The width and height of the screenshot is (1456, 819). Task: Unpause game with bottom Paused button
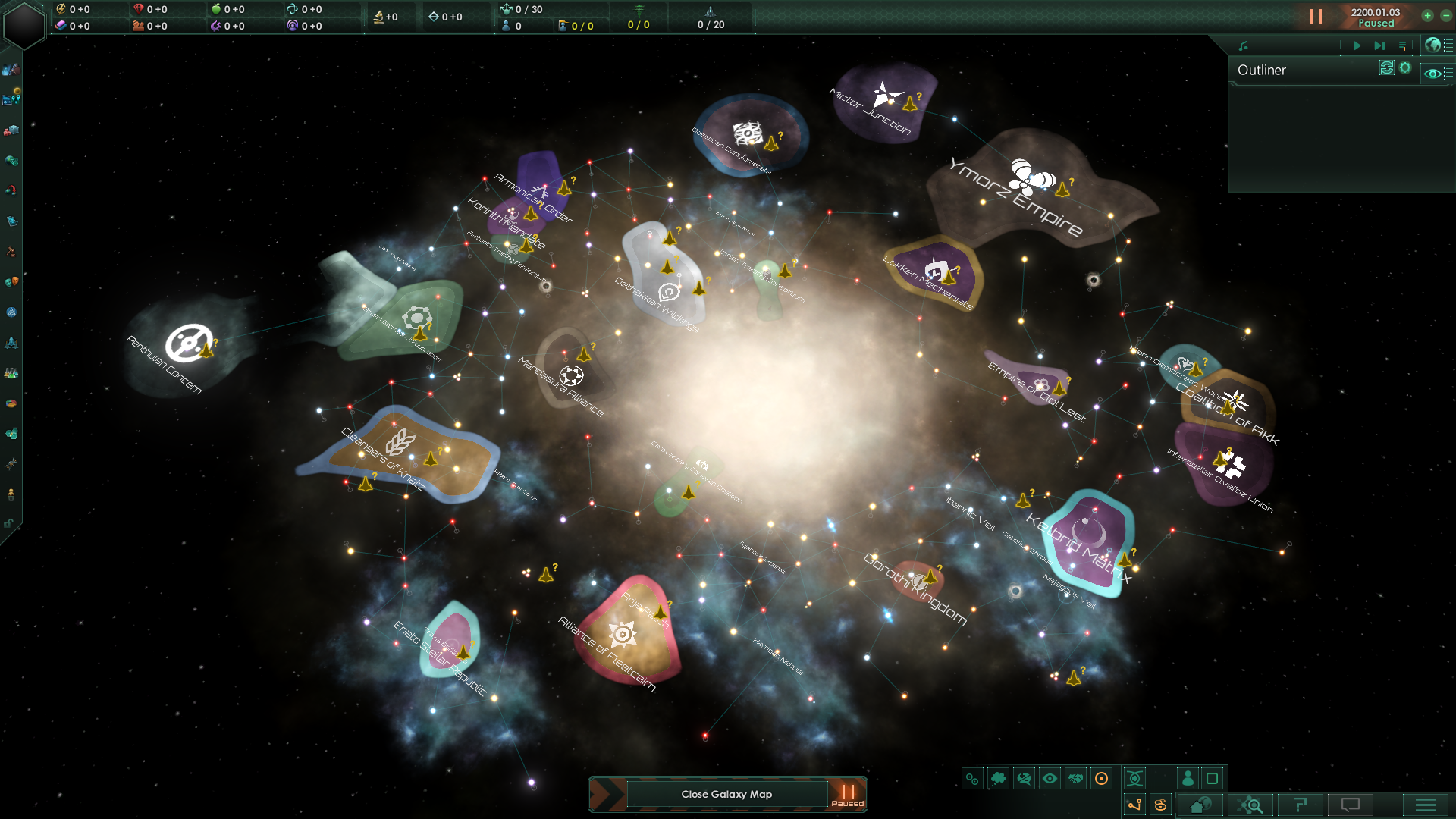[847, 794]
